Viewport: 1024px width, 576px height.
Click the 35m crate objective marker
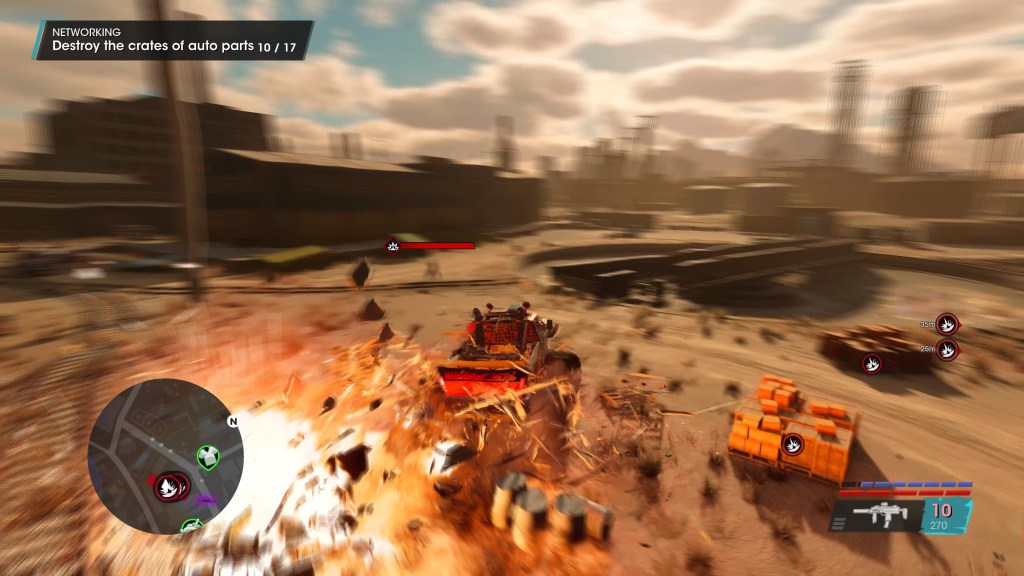947,324
